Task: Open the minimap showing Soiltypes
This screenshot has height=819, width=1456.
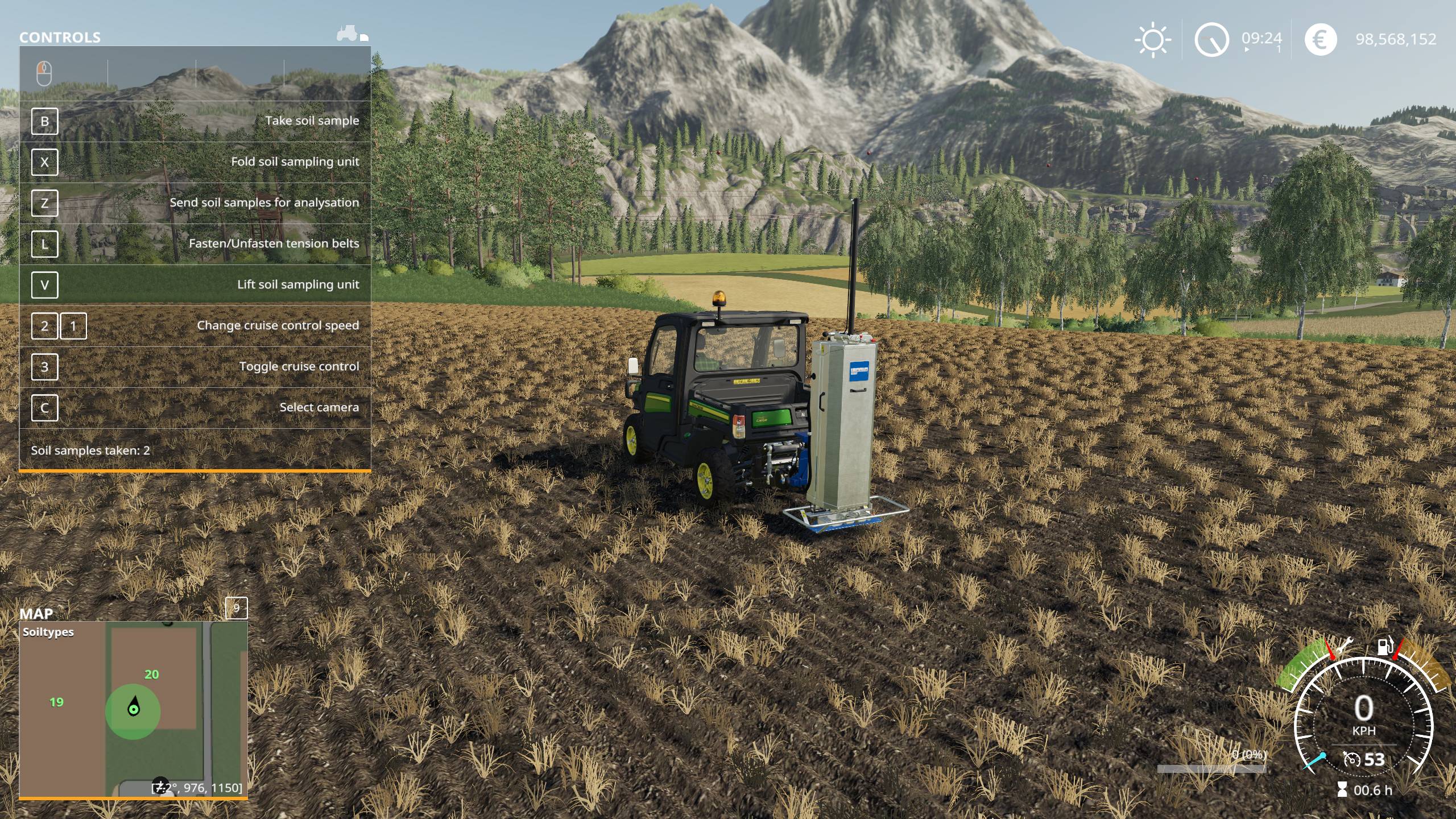Action: pyautogui.click(x=133, y=709)
